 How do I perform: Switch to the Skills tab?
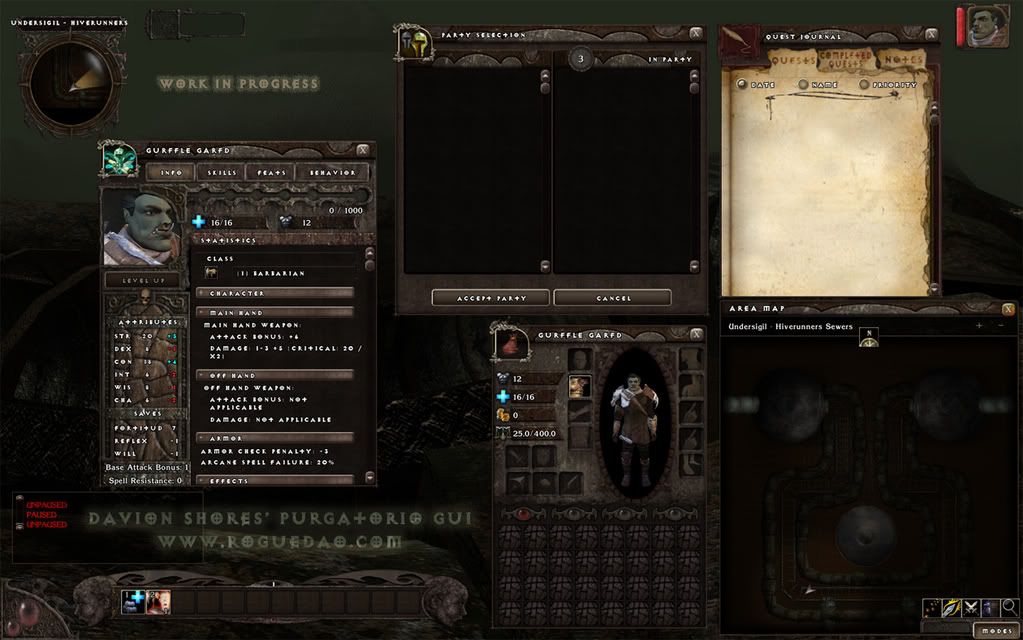click(x=222, y=173)
